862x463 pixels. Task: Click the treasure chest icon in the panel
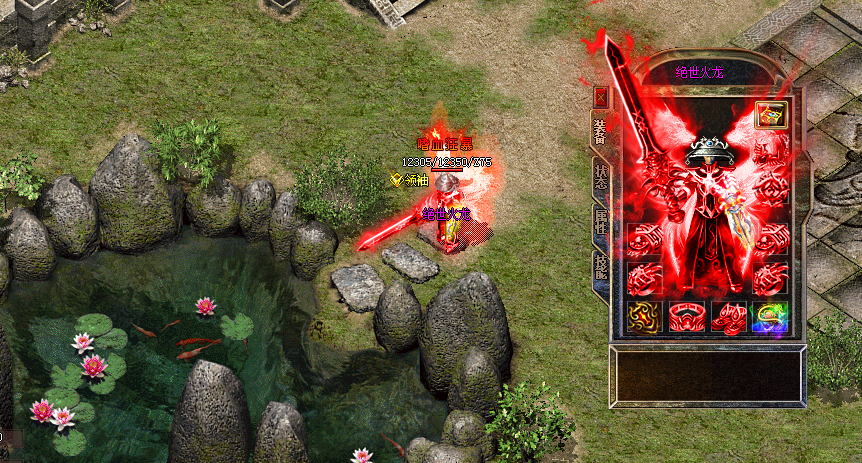[769, 115]
